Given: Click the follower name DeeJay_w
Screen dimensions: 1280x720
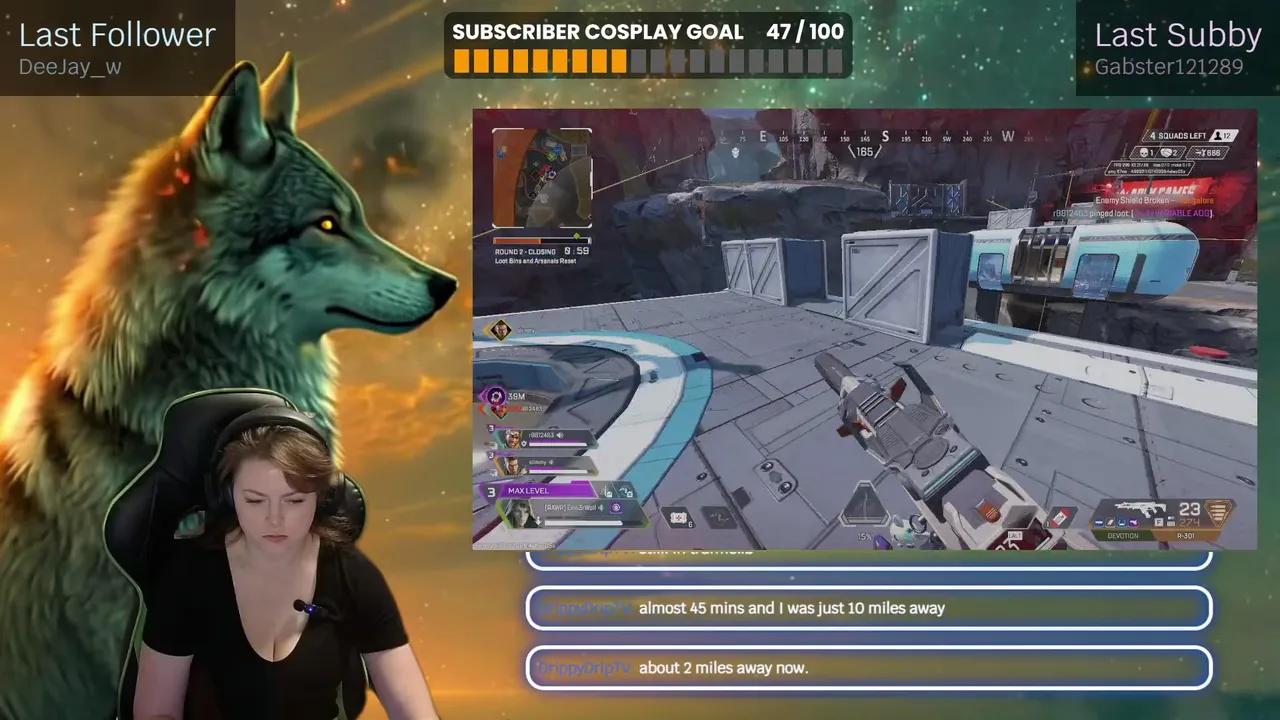Looking at the screenshot, I should coord(69,67).
